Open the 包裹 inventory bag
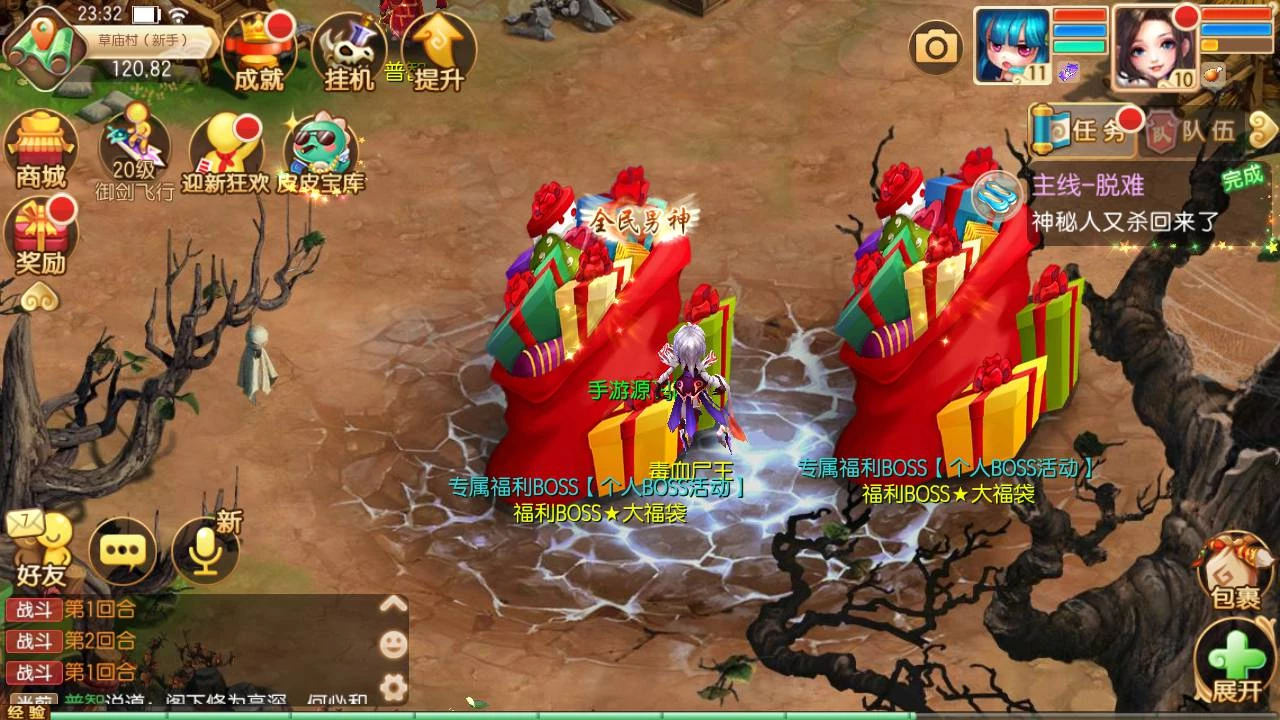Image resolution: width=1280 pixels, height=720 pixels. pos(1235,570)
